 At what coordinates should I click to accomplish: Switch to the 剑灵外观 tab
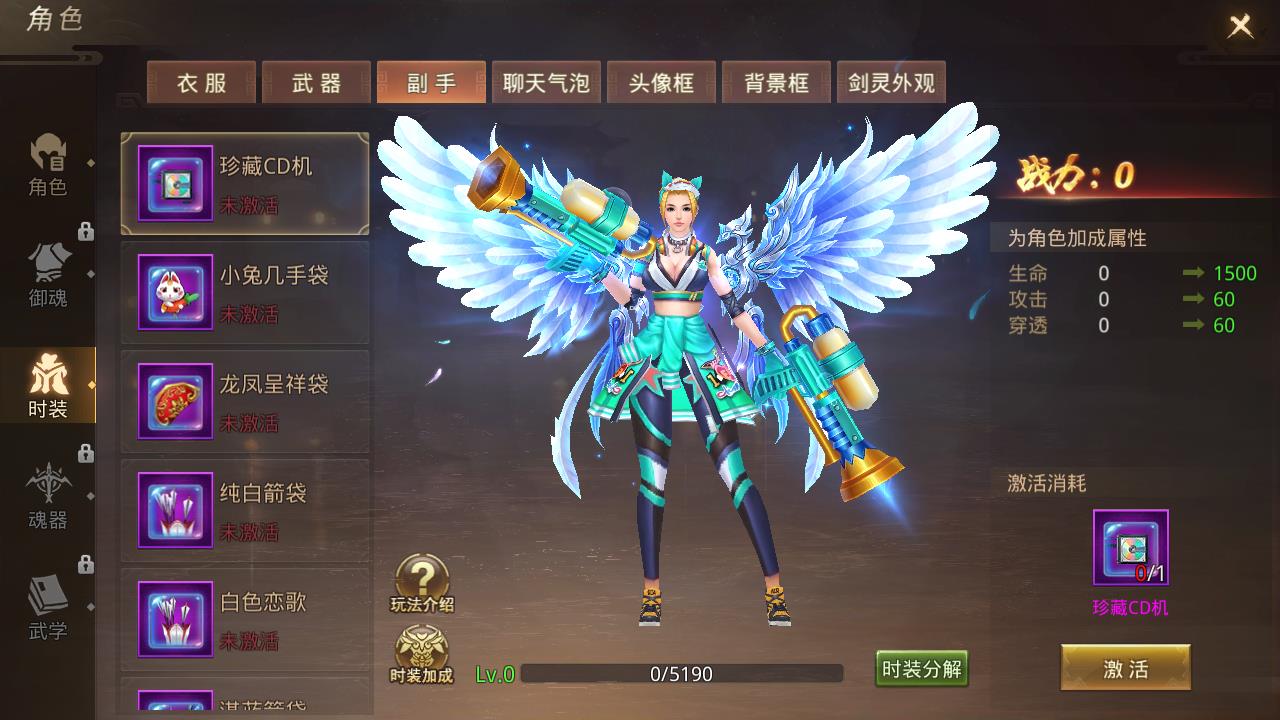click(891, 84)
